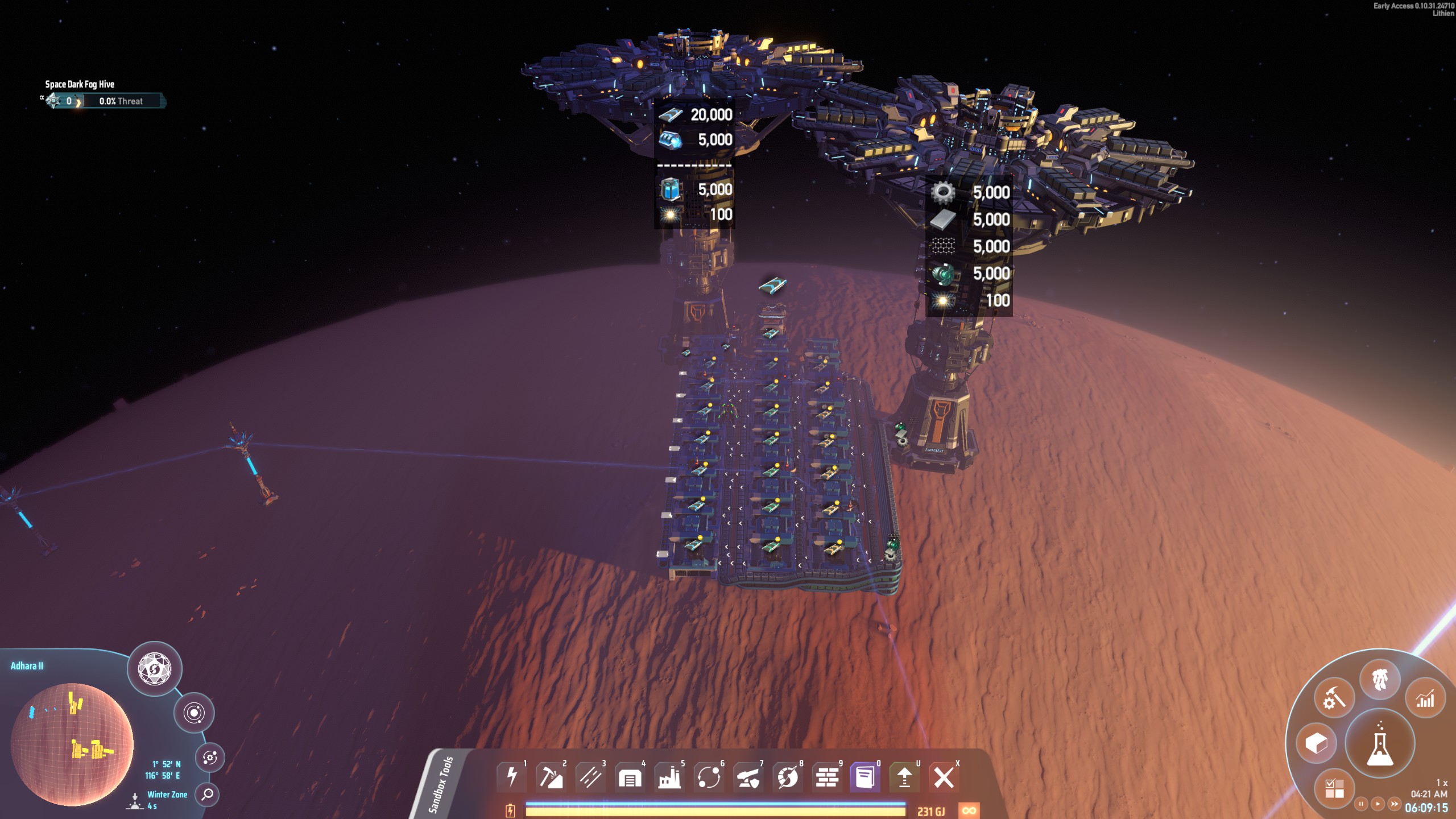Open the foundation brick build category
The image size is (1456, 819).
pyautogui.click(x=827, y=776)
